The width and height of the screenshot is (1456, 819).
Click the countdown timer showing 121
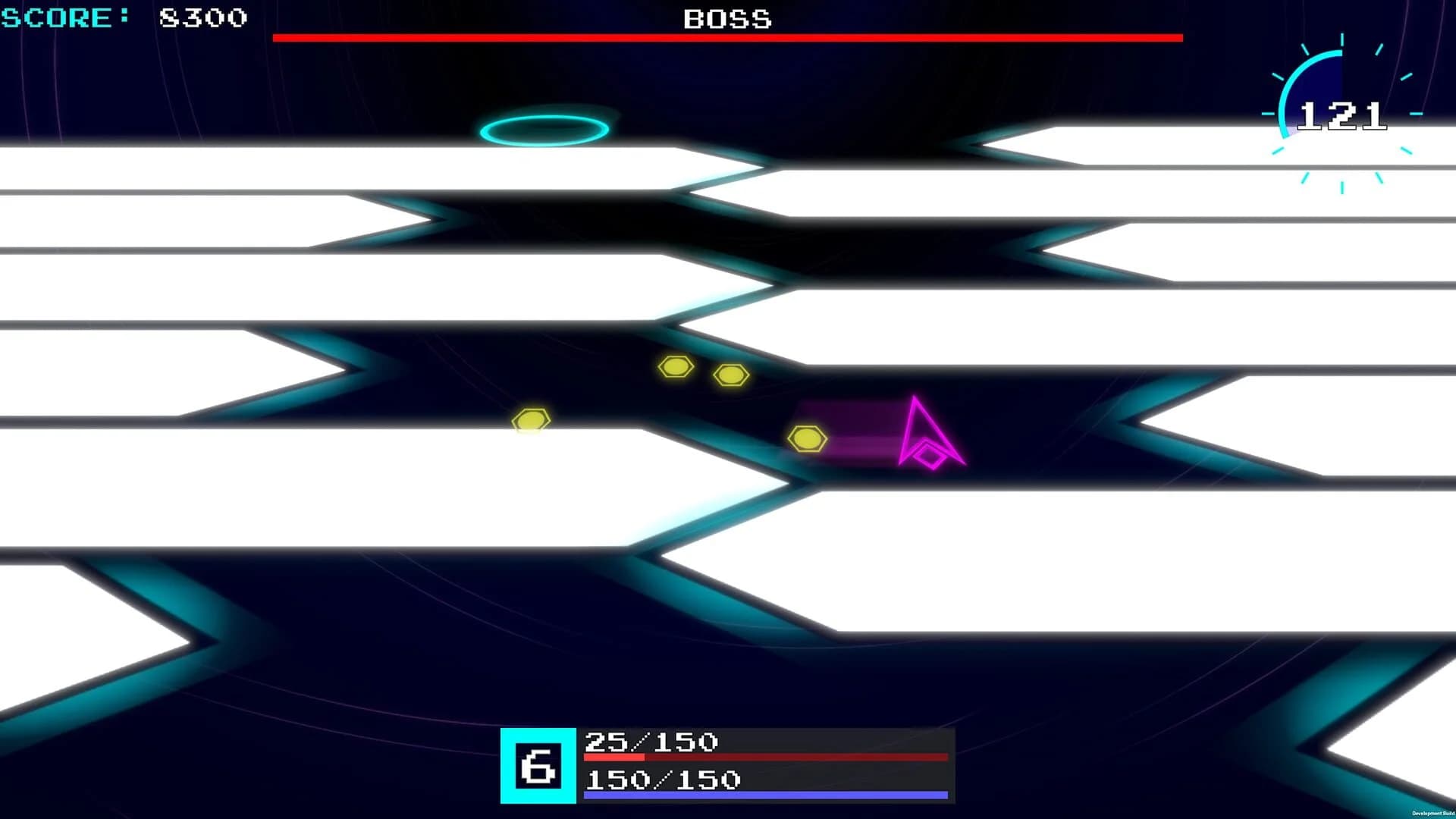click(x=1344, y=115)
